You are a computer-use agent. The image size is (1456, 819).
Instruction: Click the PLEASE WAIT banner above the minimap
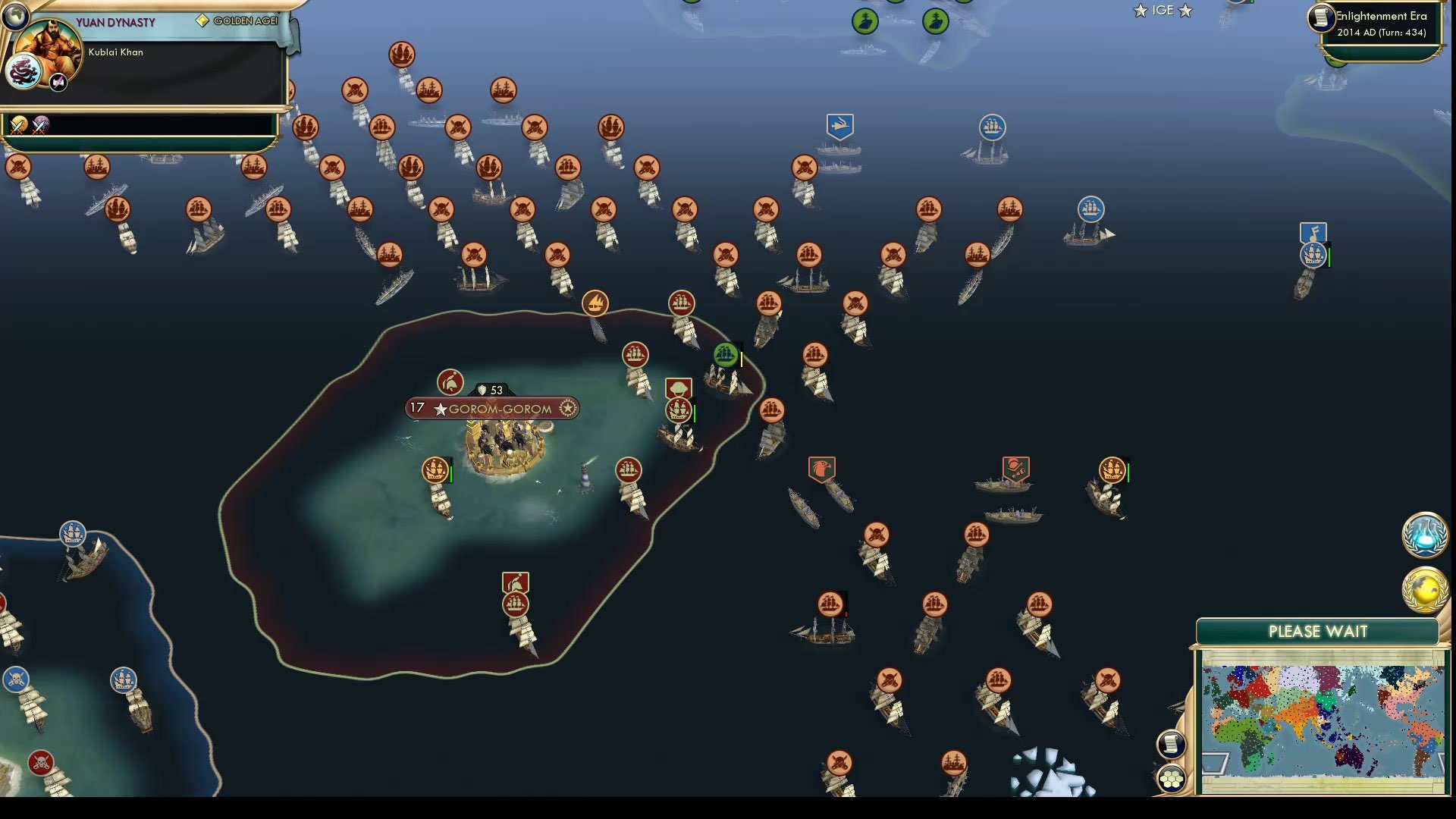[1319, 631]
